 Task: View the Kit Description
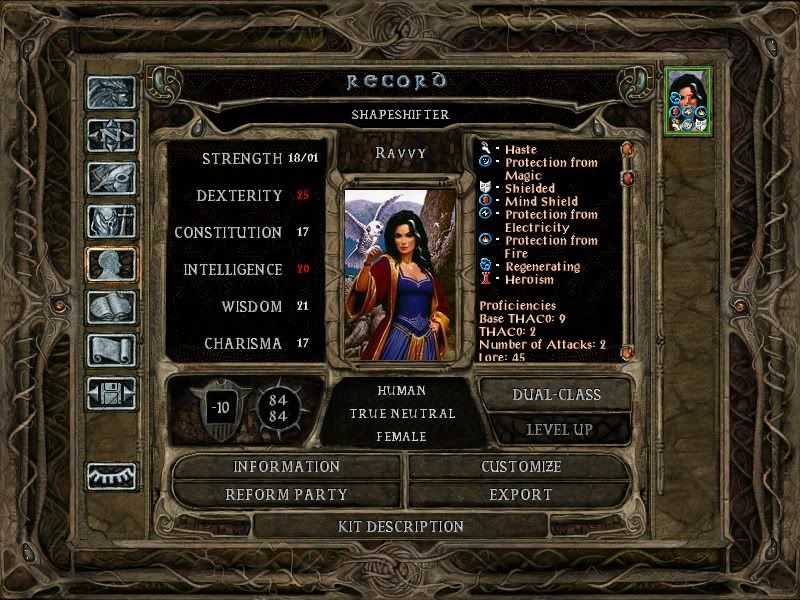(x=400, y=526)
